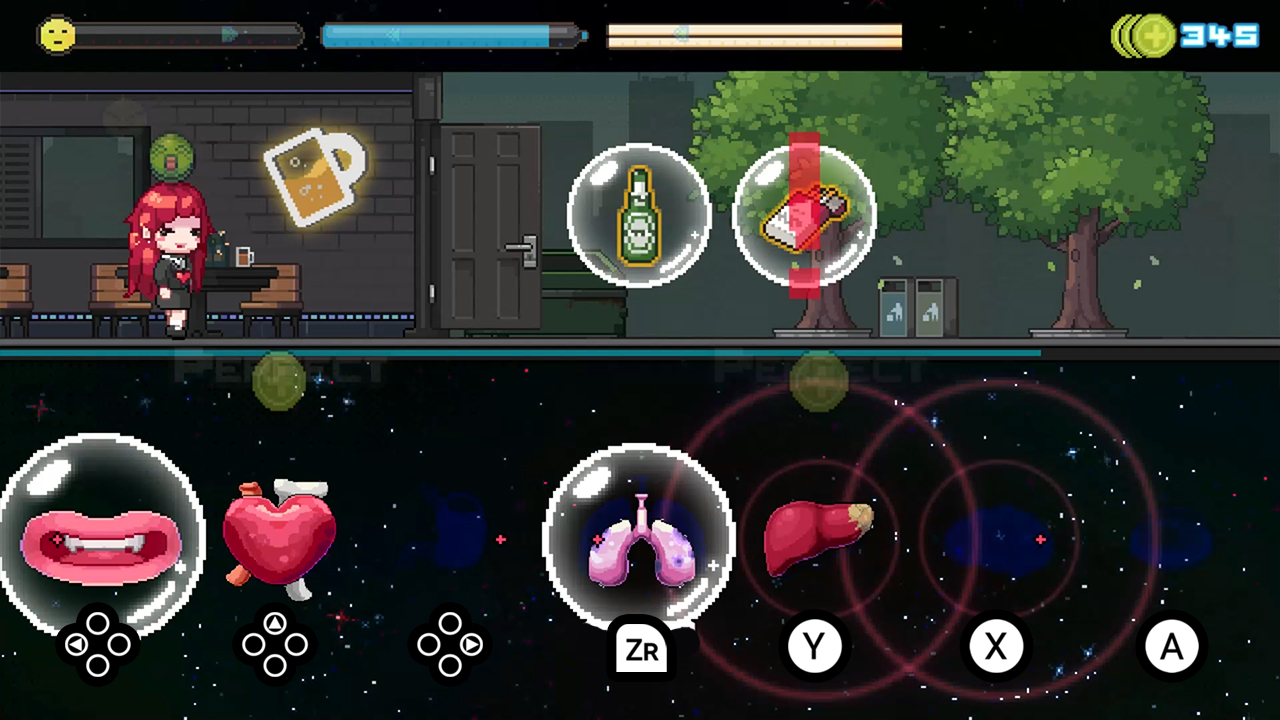This screenshot has width=1280, height=720.
Task: Tap the leftmost d-pad control
Action: [97, 643]
